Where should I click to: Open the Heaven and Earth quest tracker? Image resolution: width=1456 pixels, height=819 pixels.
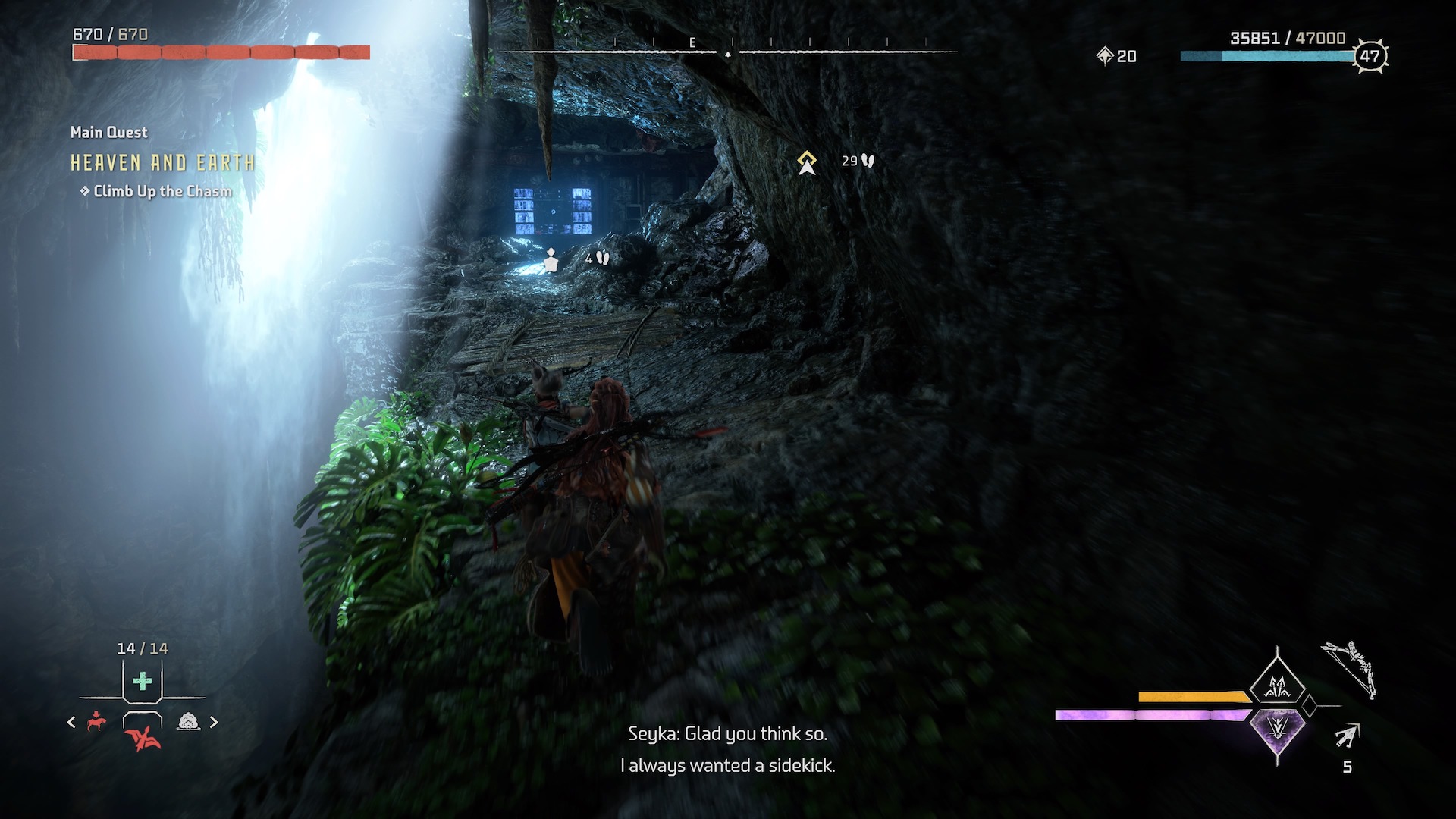[x=162, y=163]
